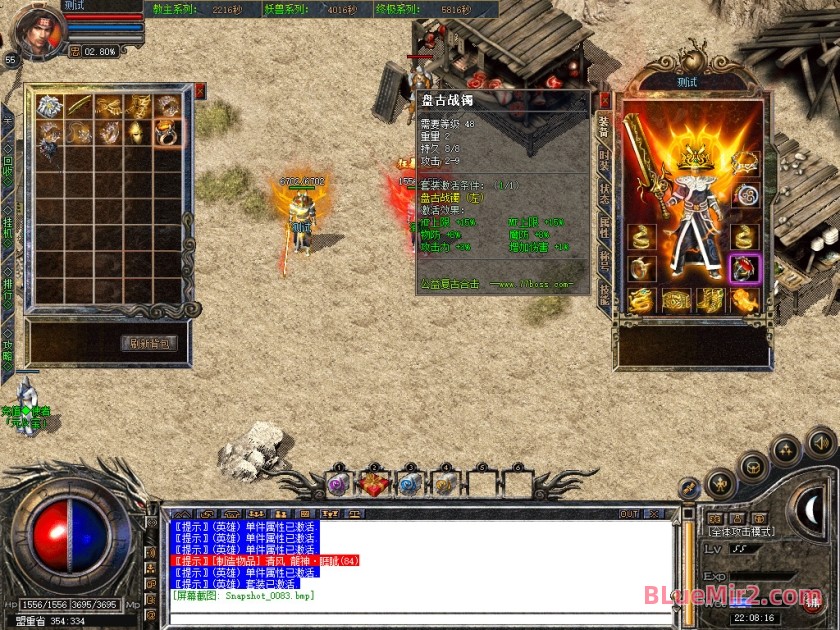Click the 刷新背包 refresh bag button

coord(151,343)
